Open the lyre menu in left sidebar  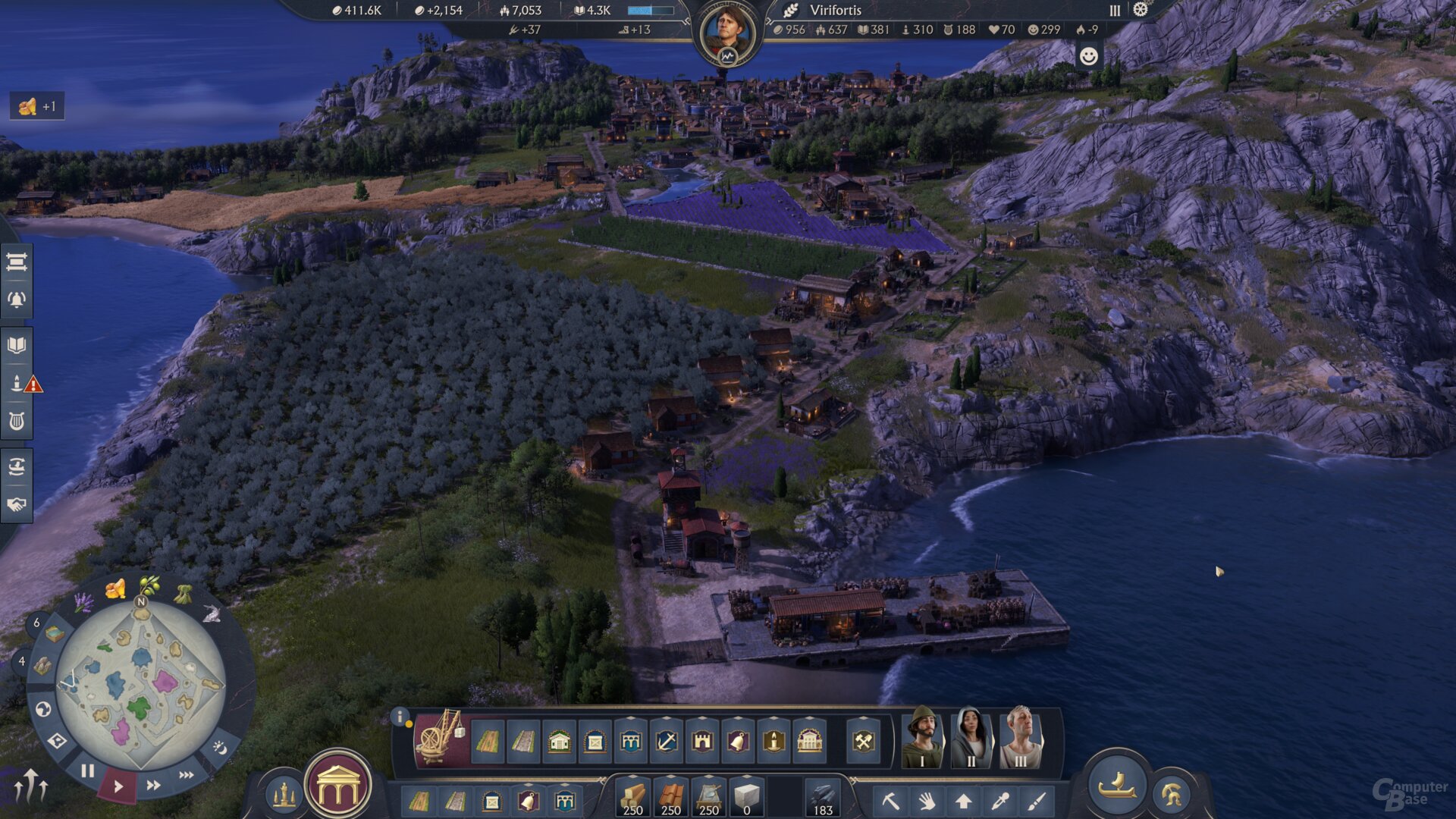coord(17,421)
